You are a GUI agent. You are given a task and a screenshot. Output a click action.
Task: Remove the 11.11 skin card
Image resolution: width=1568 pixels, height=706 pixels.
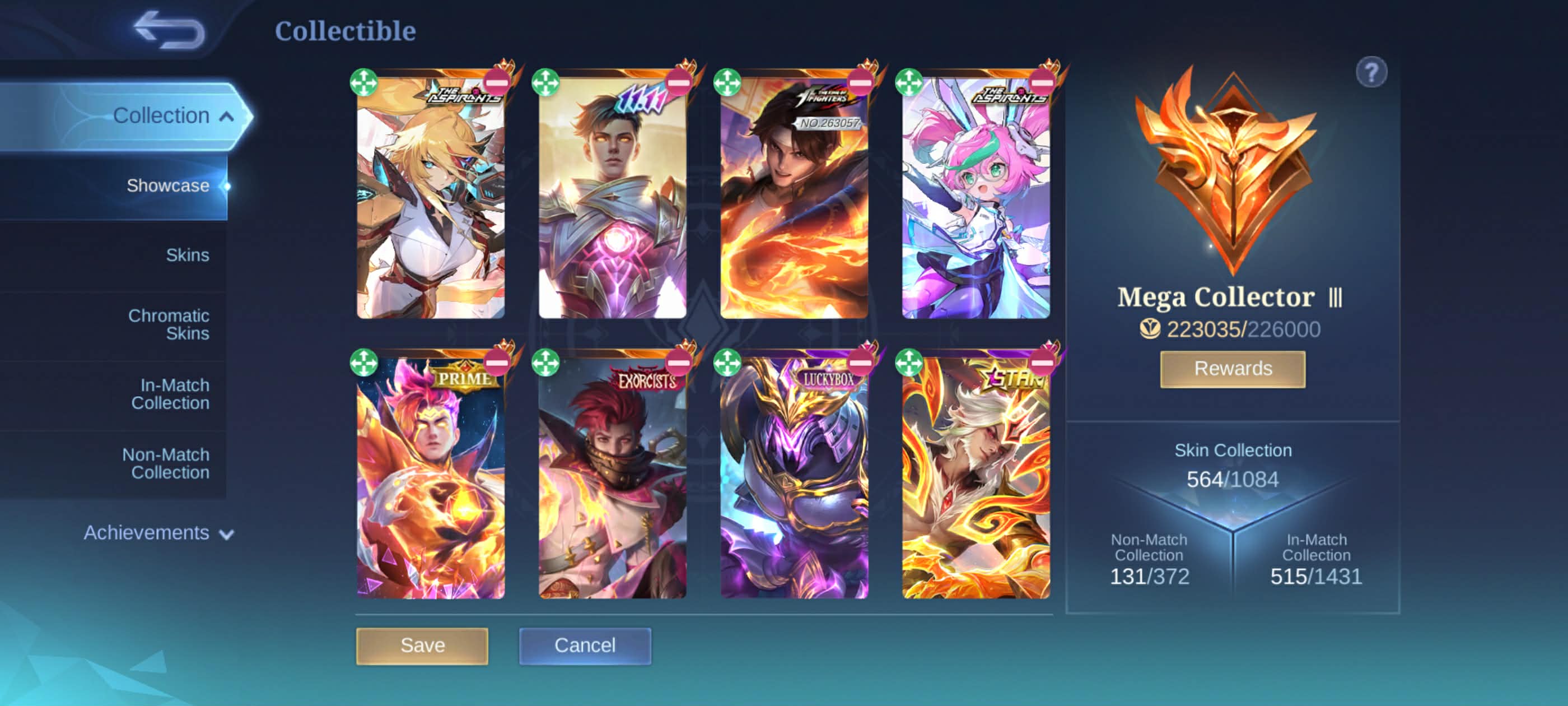point(678,82)
